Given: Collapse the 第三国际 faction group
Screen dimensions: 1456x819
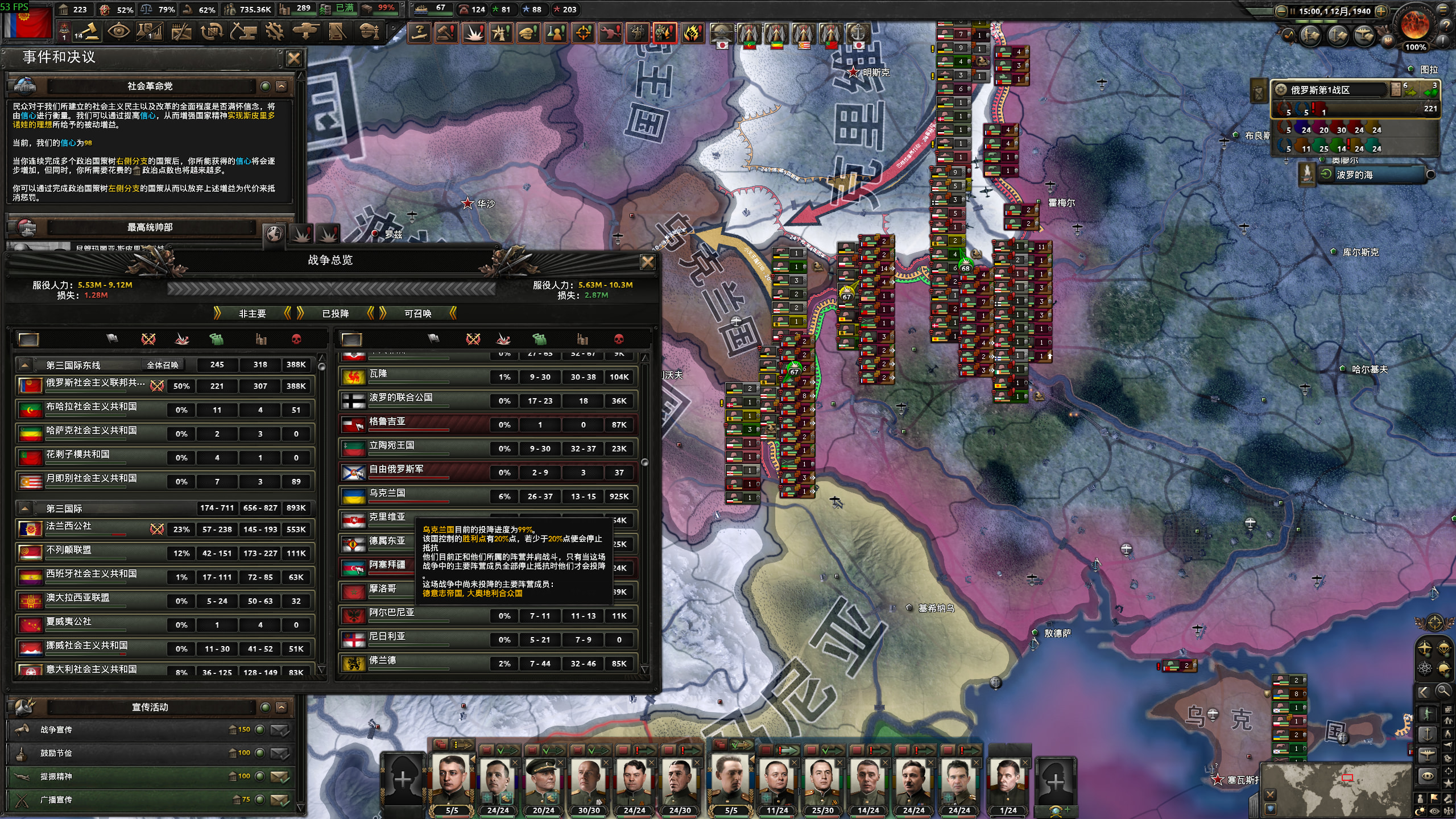Looking at the screenshot, I should tap(24, 508).
